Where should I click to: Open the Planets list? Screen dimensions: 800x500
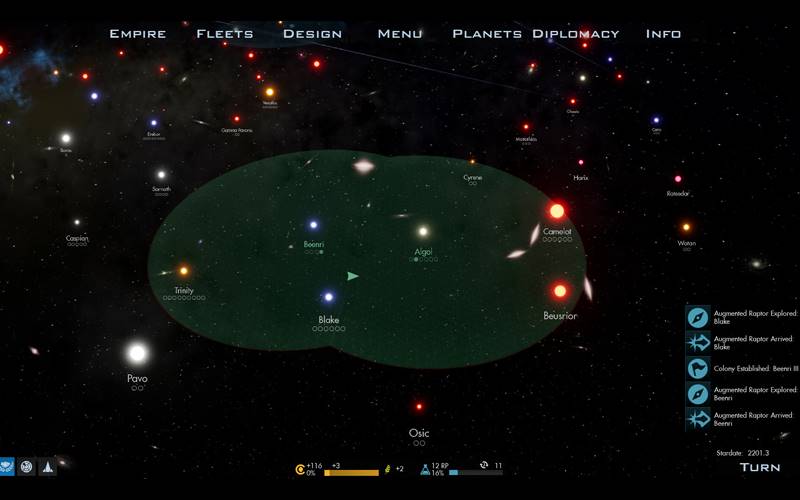tap(487, 34)
